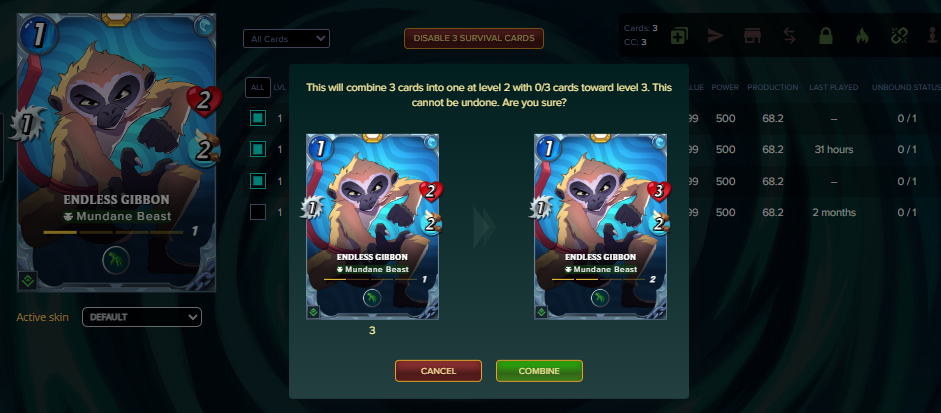Click Disable 3 Survival Cards button
The height and width of the screenshot is (413, 941).
[473, 39]
